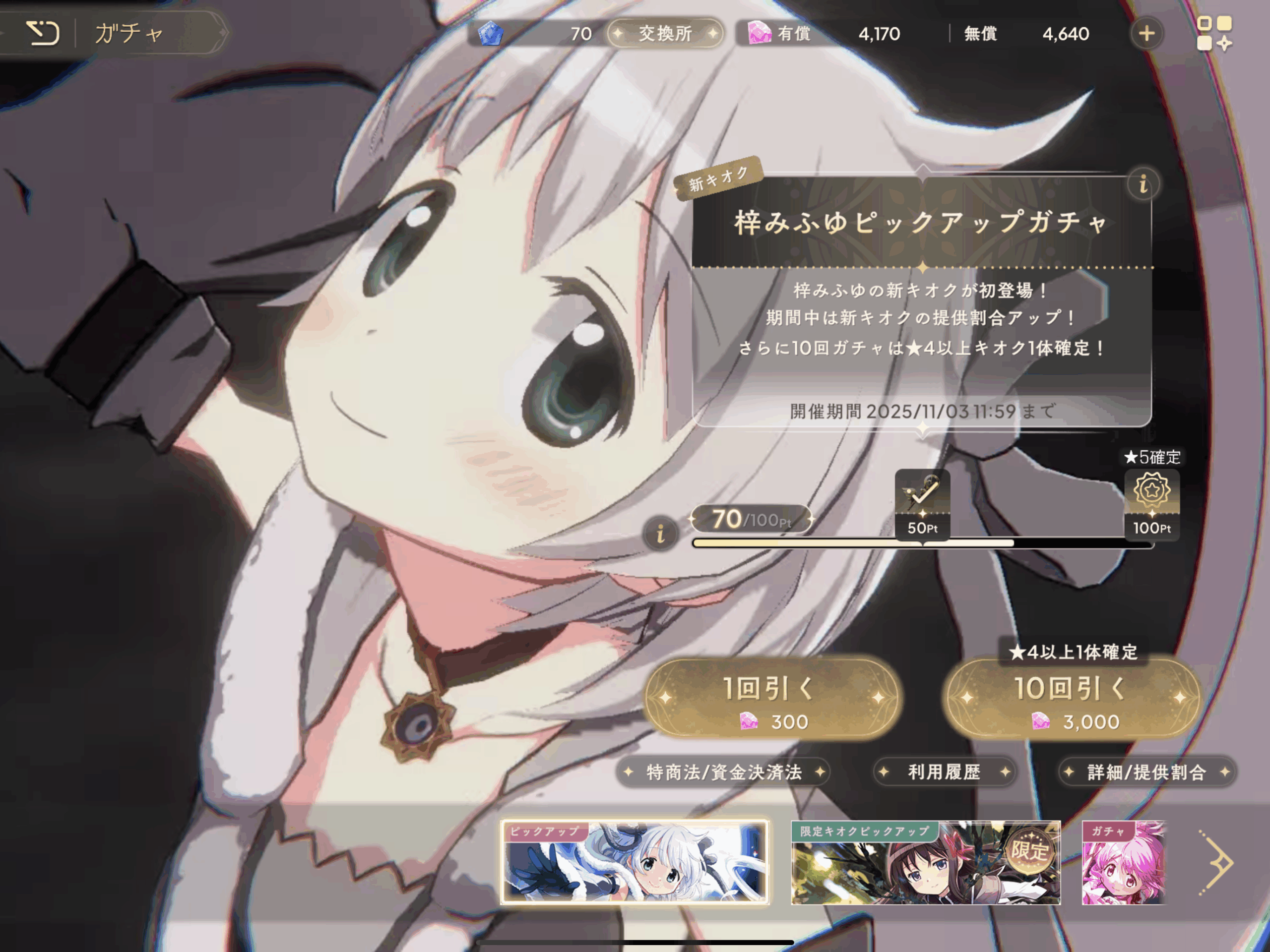Open the 交換所 exchange shop
Viewport: 1270px width, 952px height.
(x=665, y=33)
